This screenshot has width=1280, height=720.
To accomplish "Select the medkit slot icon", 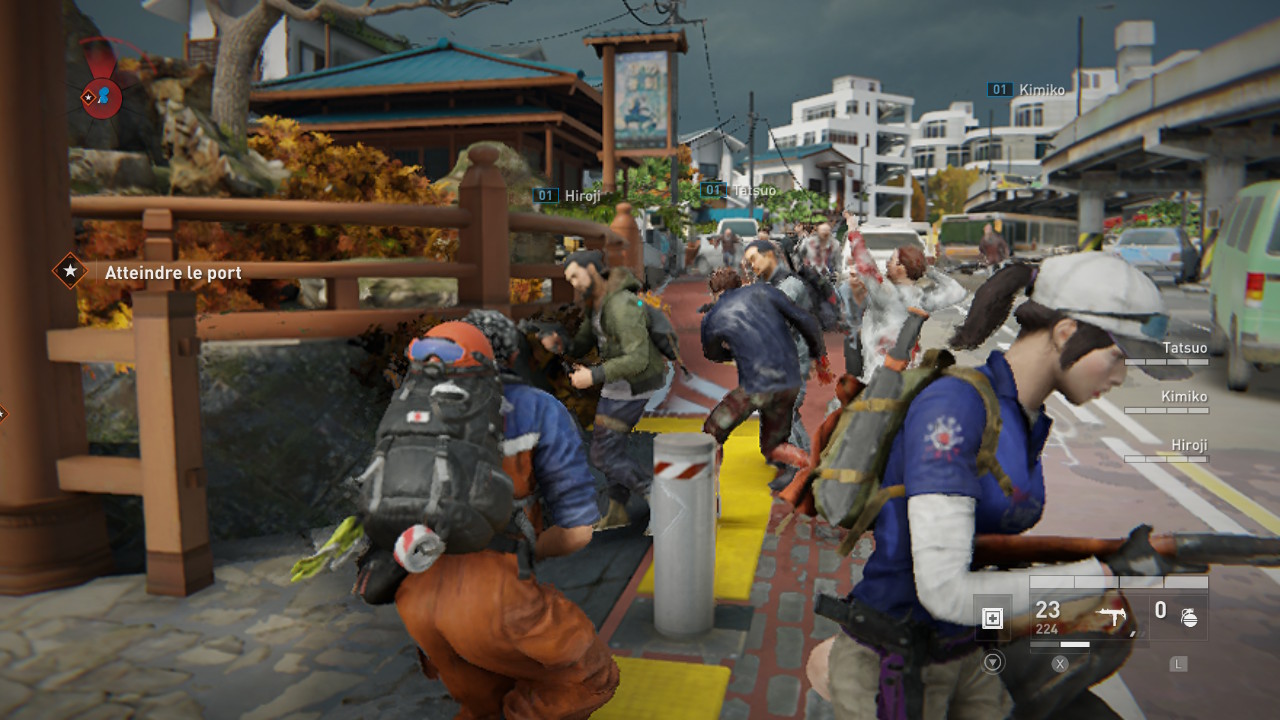I will pos(992,618).
